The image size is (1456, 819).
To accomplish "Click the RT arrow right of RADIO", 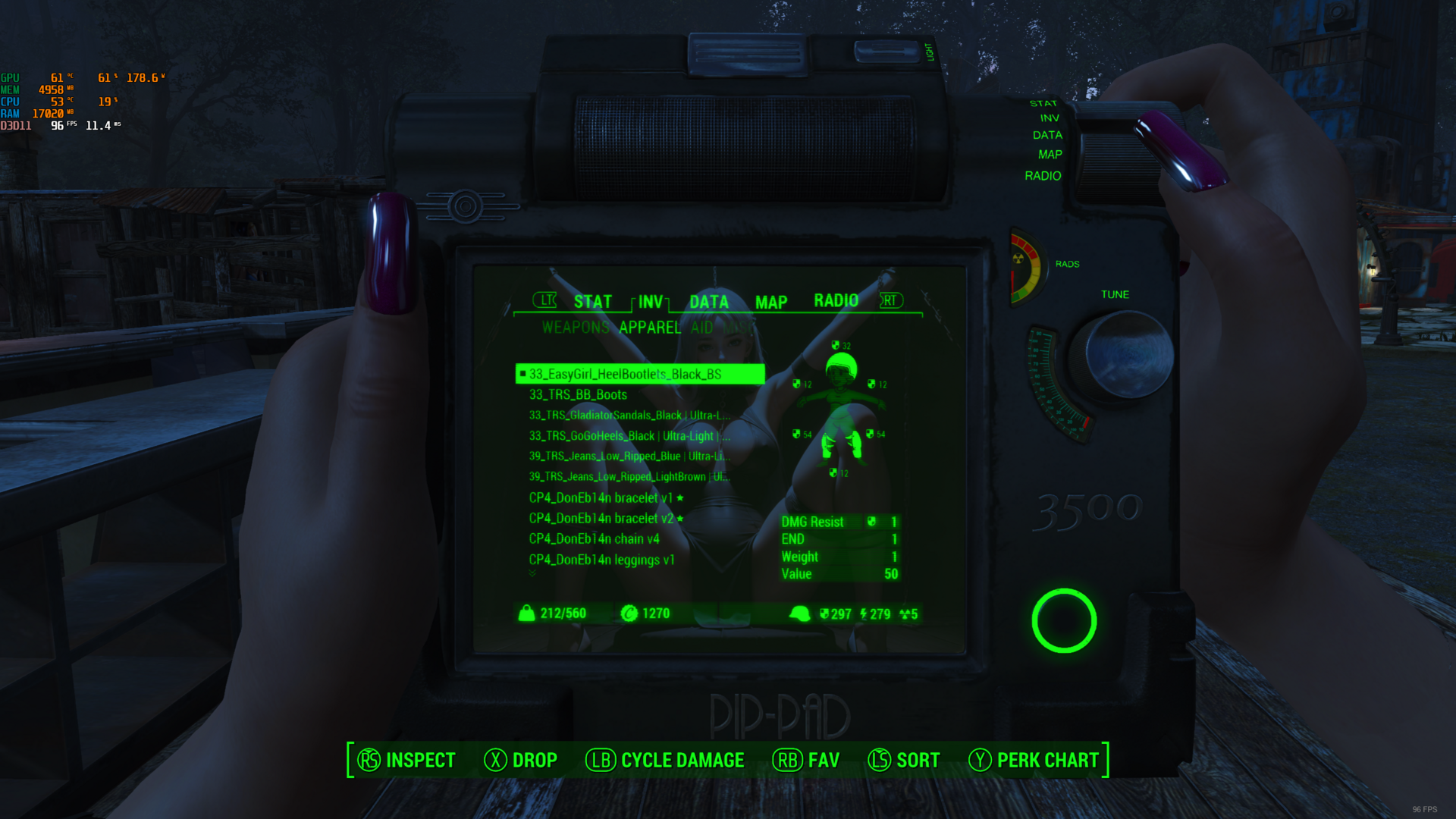I will point(891,301).
